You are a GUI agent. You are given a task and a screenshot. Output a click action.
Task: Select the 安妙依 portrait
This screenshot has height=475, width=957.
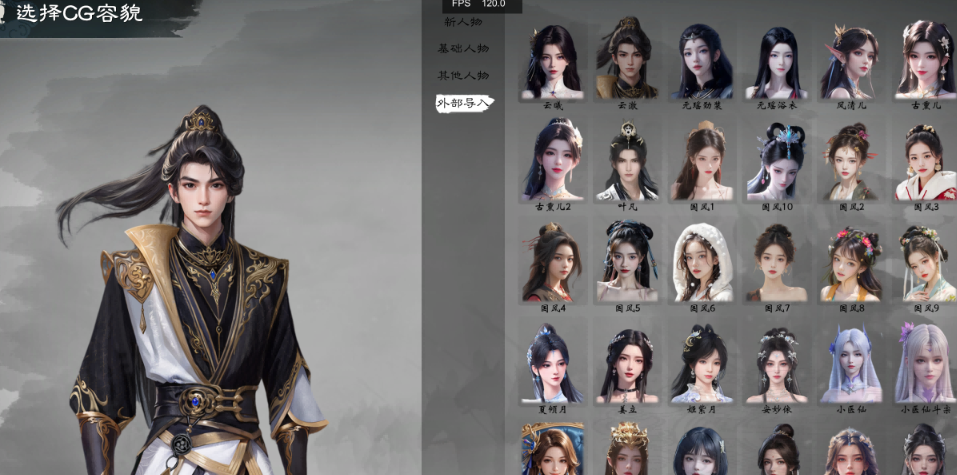pos(776,364)
